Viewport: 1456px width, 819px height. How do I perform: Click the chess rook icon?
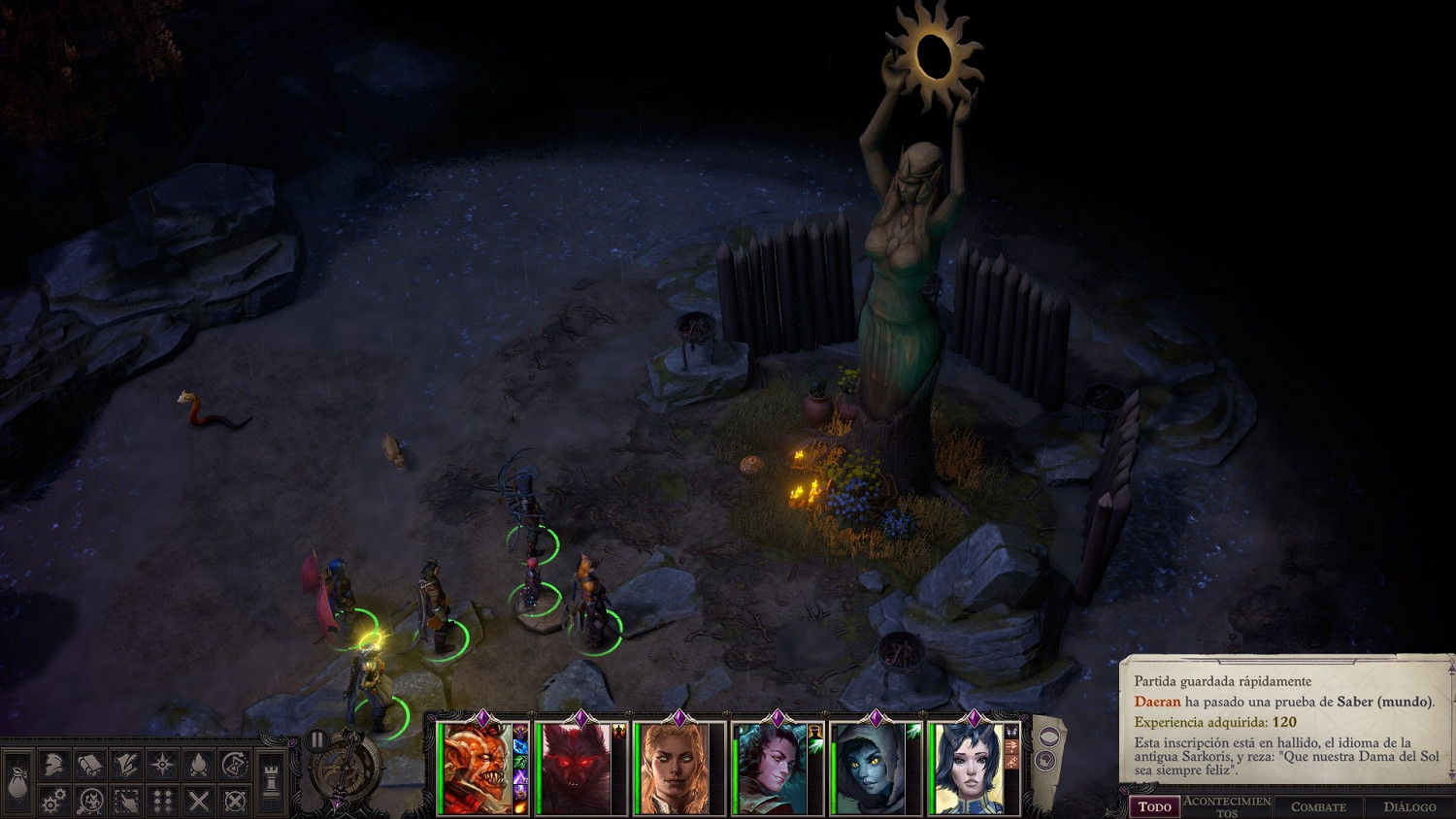[x=272, y=782]
